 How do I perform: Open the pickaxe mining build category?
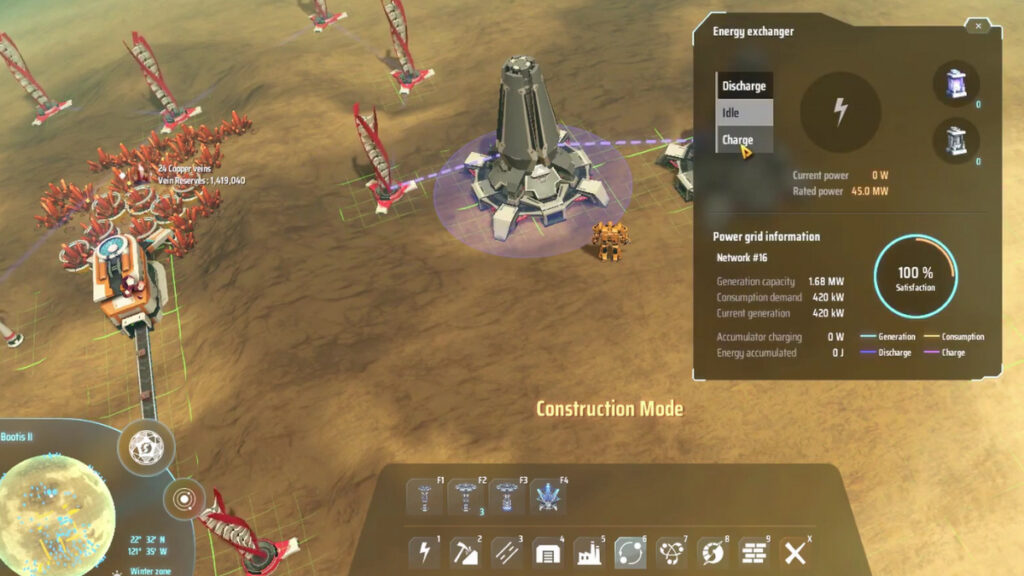point(467,553)
